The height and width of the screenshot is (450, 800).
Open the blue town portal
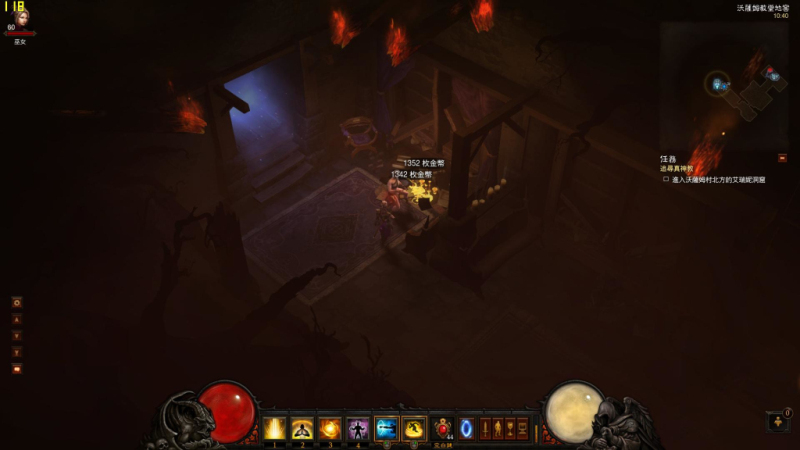coord(466,428)
